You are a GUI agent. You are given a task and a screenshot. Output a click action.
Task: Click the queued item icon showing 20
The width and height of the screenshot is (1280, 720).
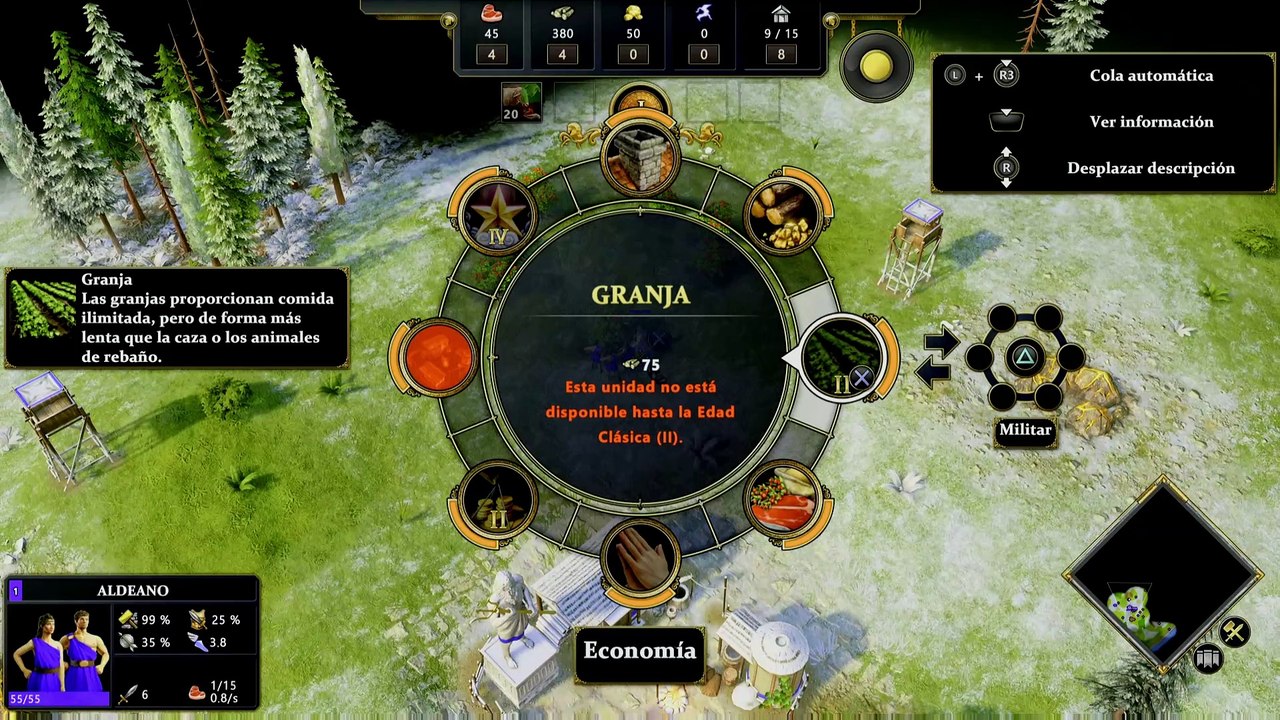[x=521, y=102]
